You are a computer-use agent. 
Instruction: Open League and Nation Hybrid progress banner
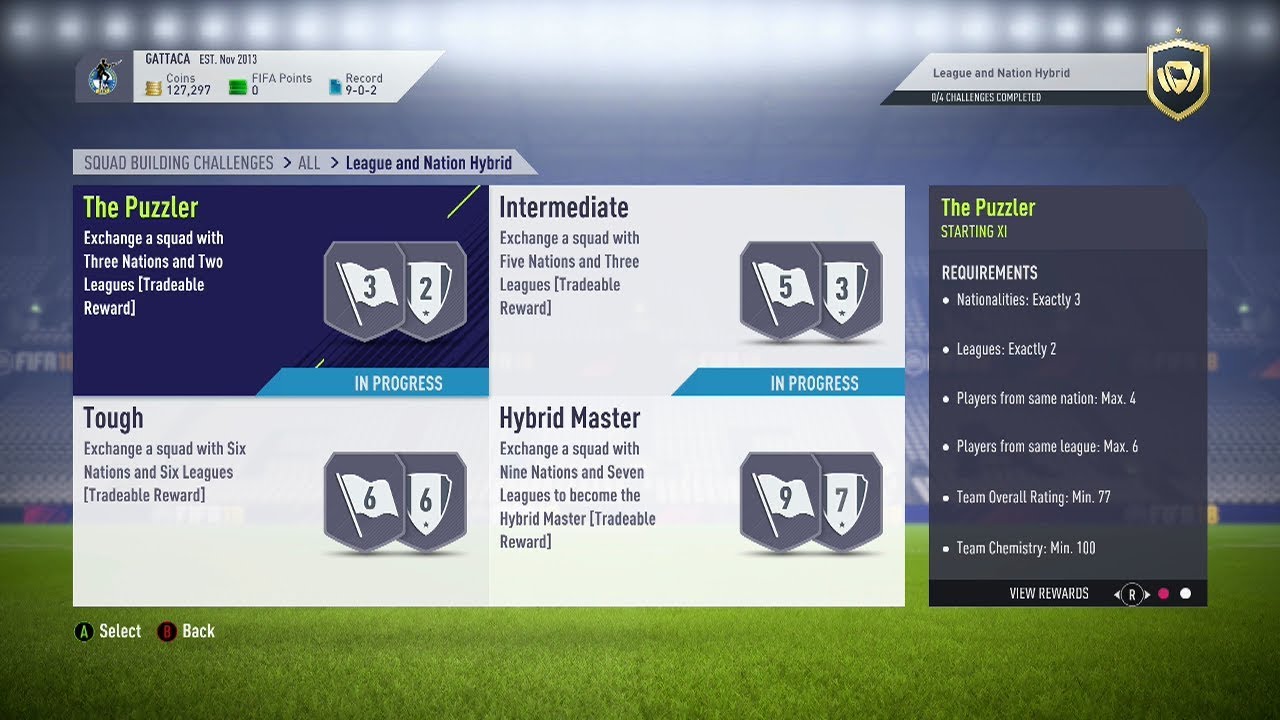coord(1015,80)
